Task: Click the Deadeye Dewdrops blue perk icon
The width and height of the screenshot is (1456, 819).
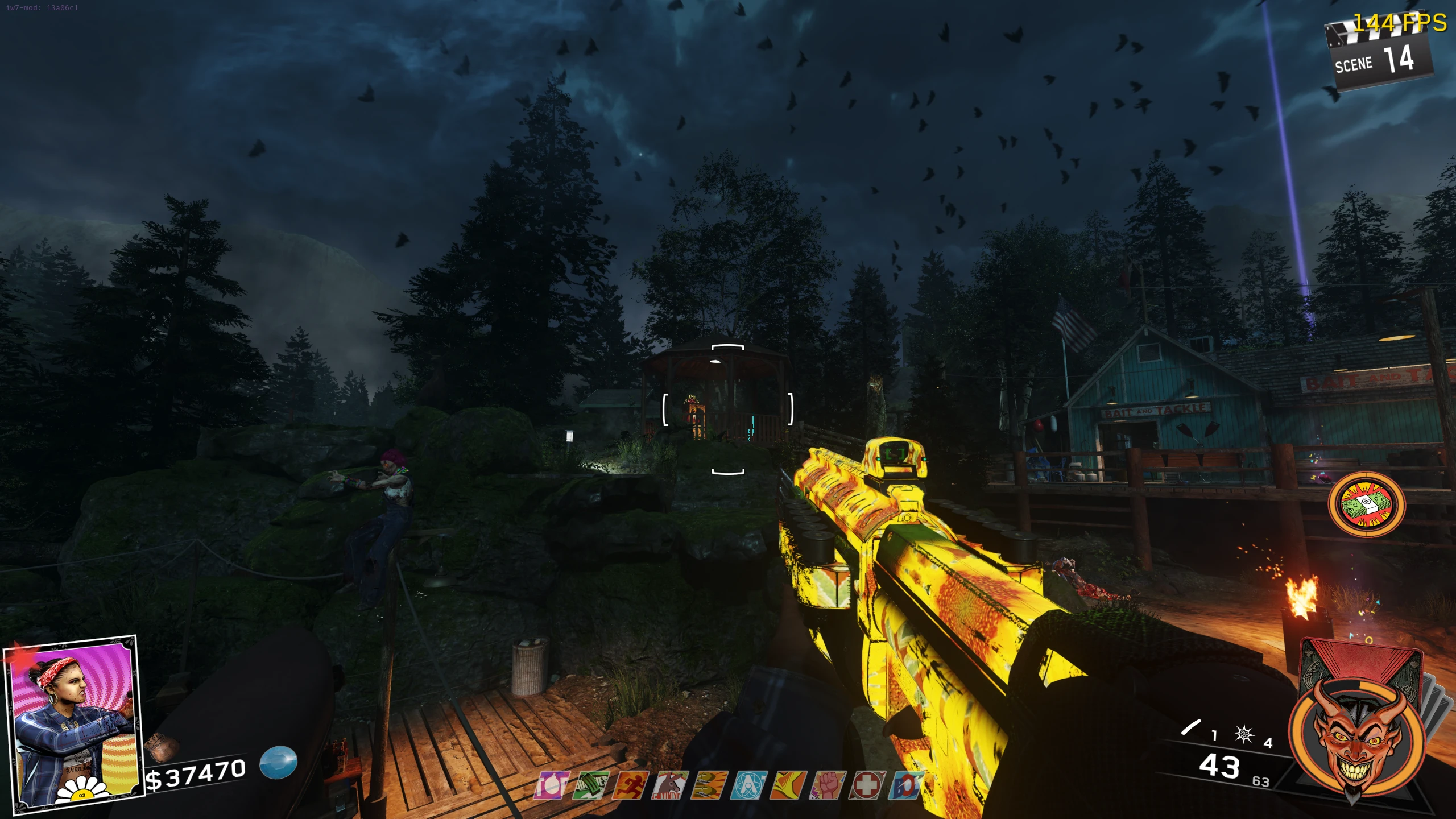Action: (905, 785)
